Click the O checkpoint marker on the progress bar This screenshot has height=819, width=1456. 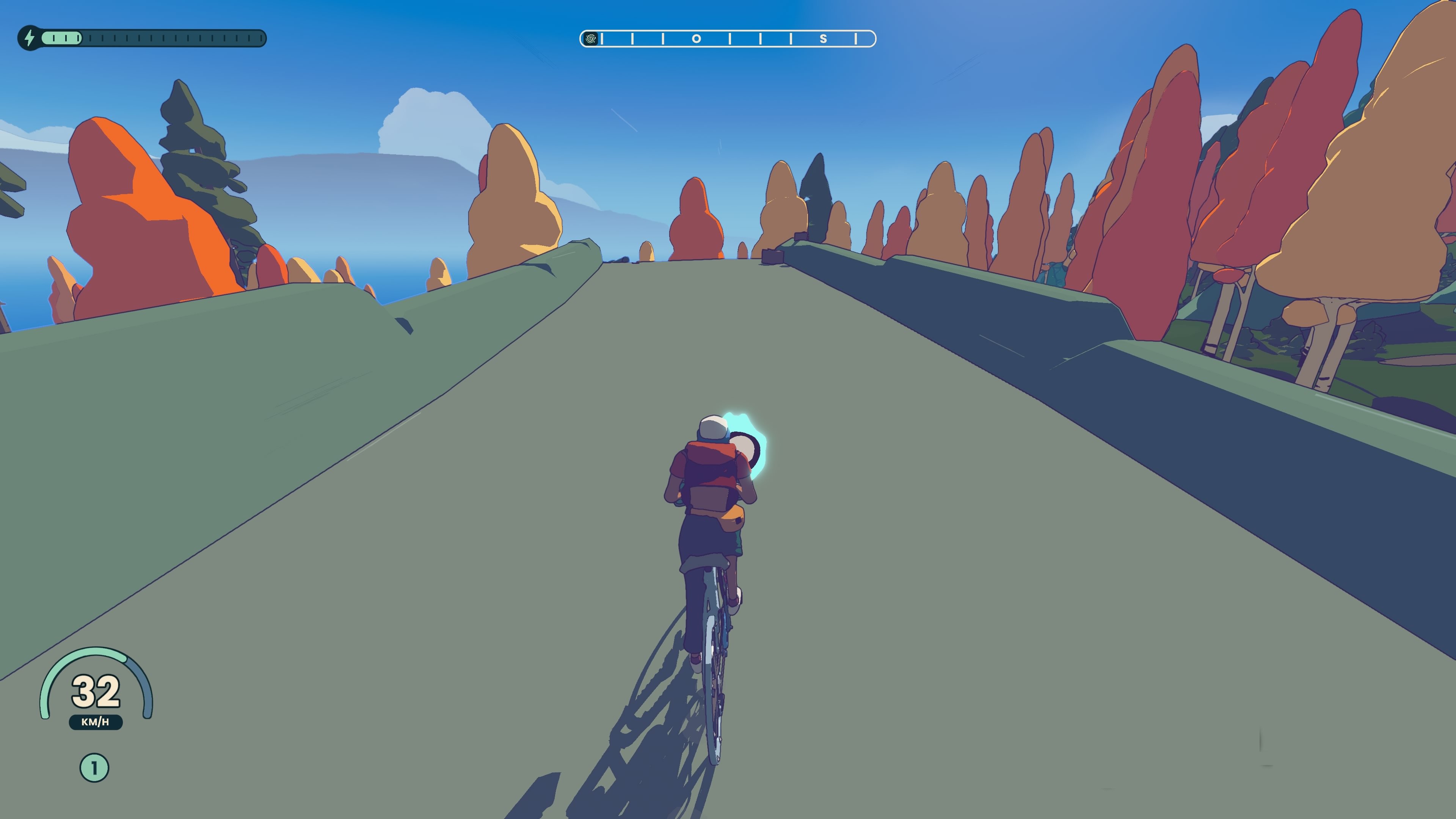coord(698,38)
